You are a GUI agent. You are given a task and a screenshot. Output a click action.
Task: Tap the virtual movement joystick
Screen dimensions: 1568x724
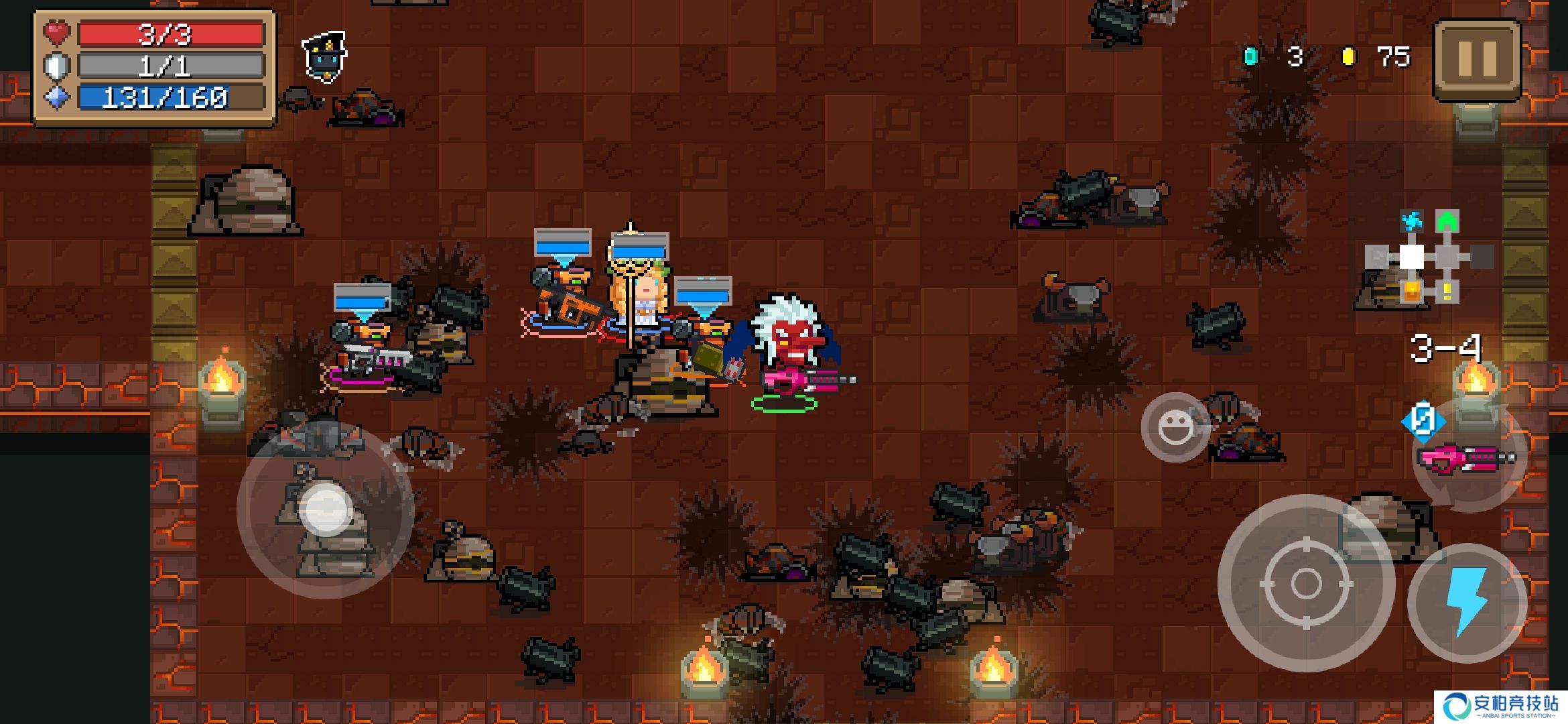click(x=326, y=509)
